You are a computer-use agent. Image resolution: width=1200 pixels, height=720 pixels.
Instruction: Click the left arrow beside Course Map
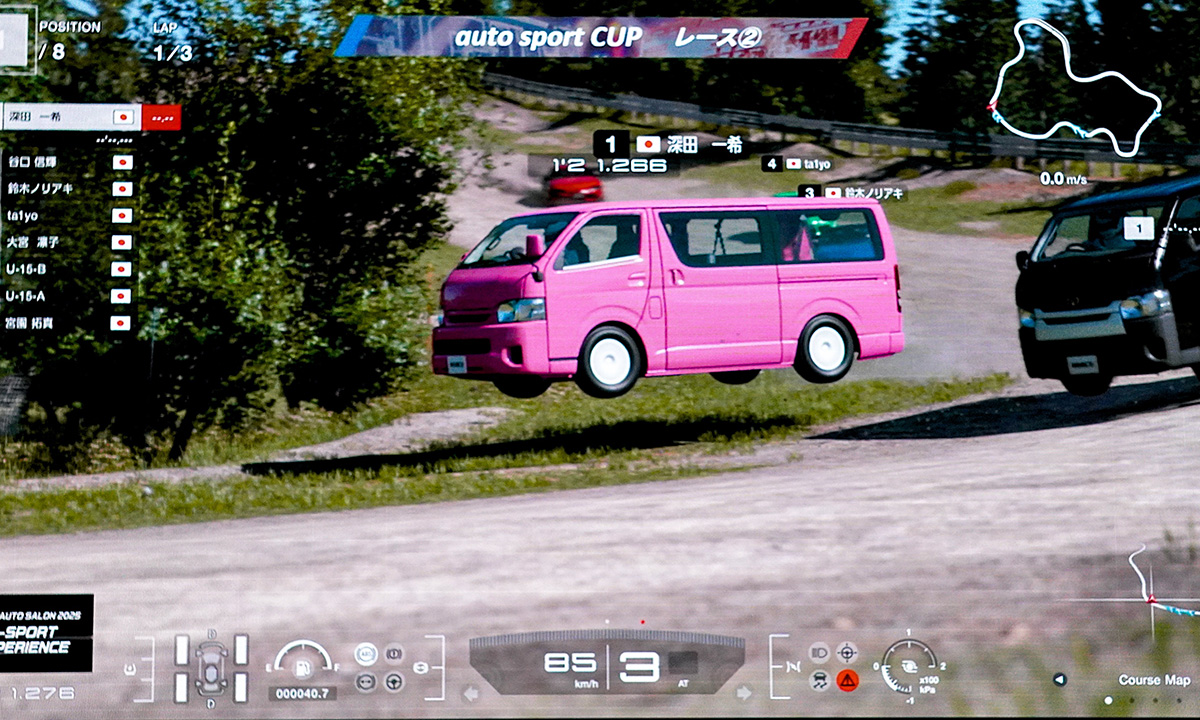(1060, 680)
